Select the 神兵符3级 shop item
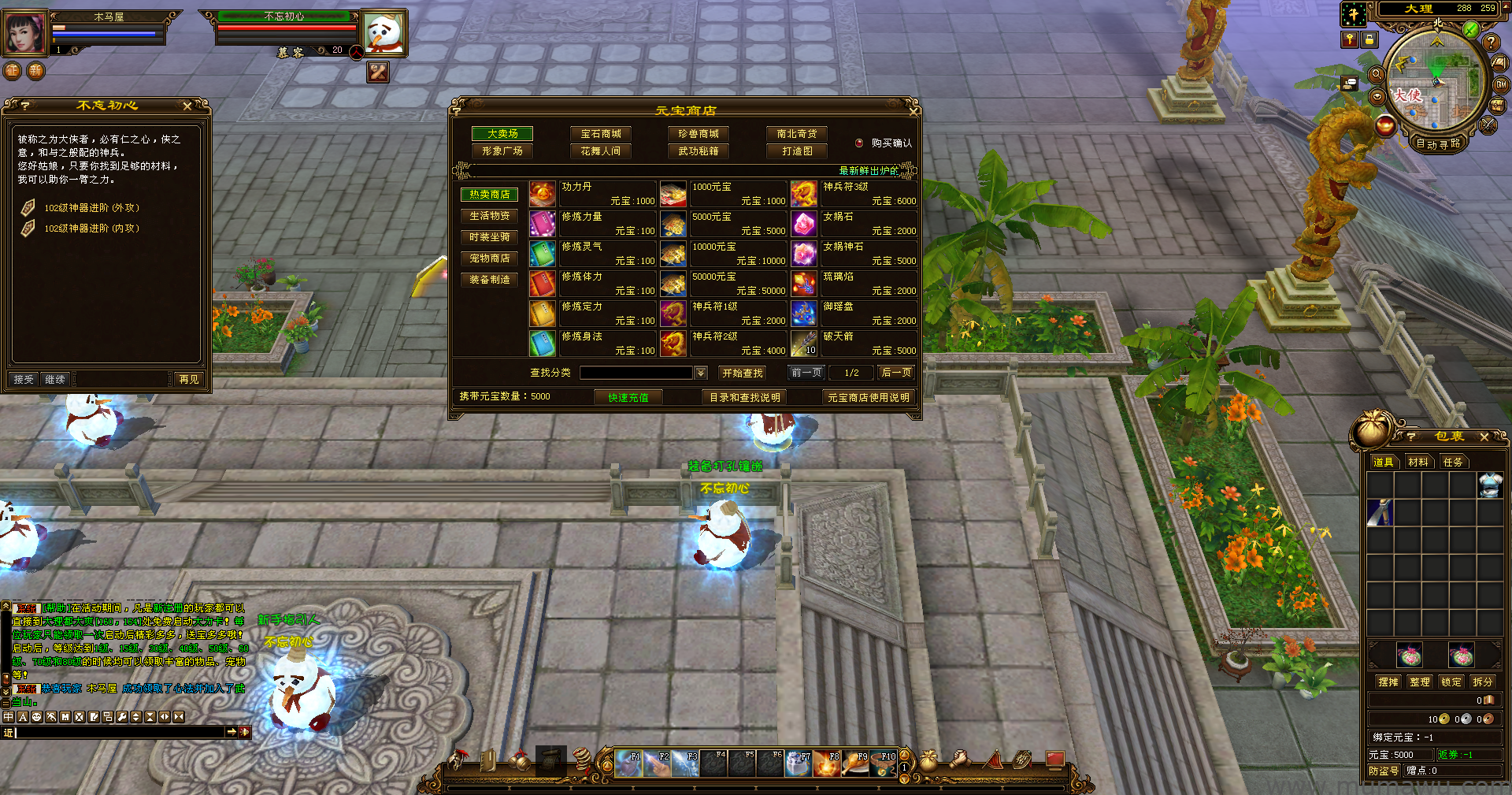 coord(854,194)
